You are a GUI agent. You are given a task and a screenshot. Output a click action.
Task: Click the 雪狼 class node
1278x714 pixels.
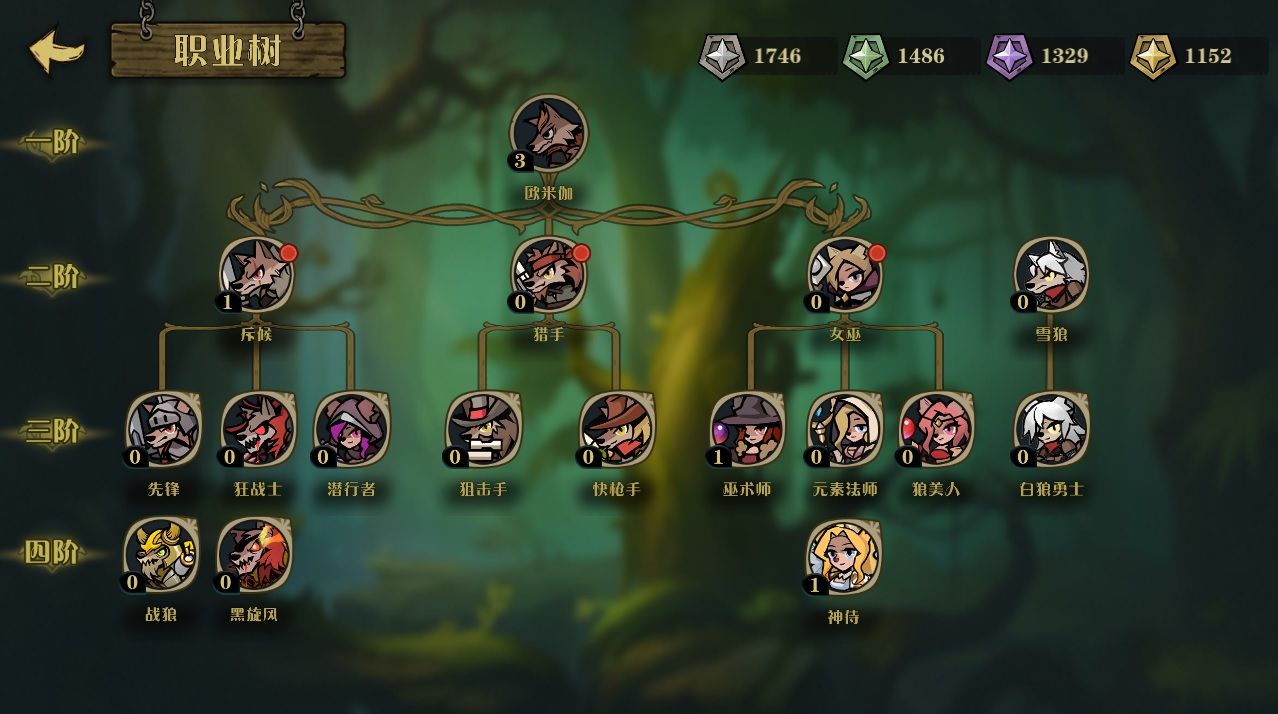point(1051,273)
